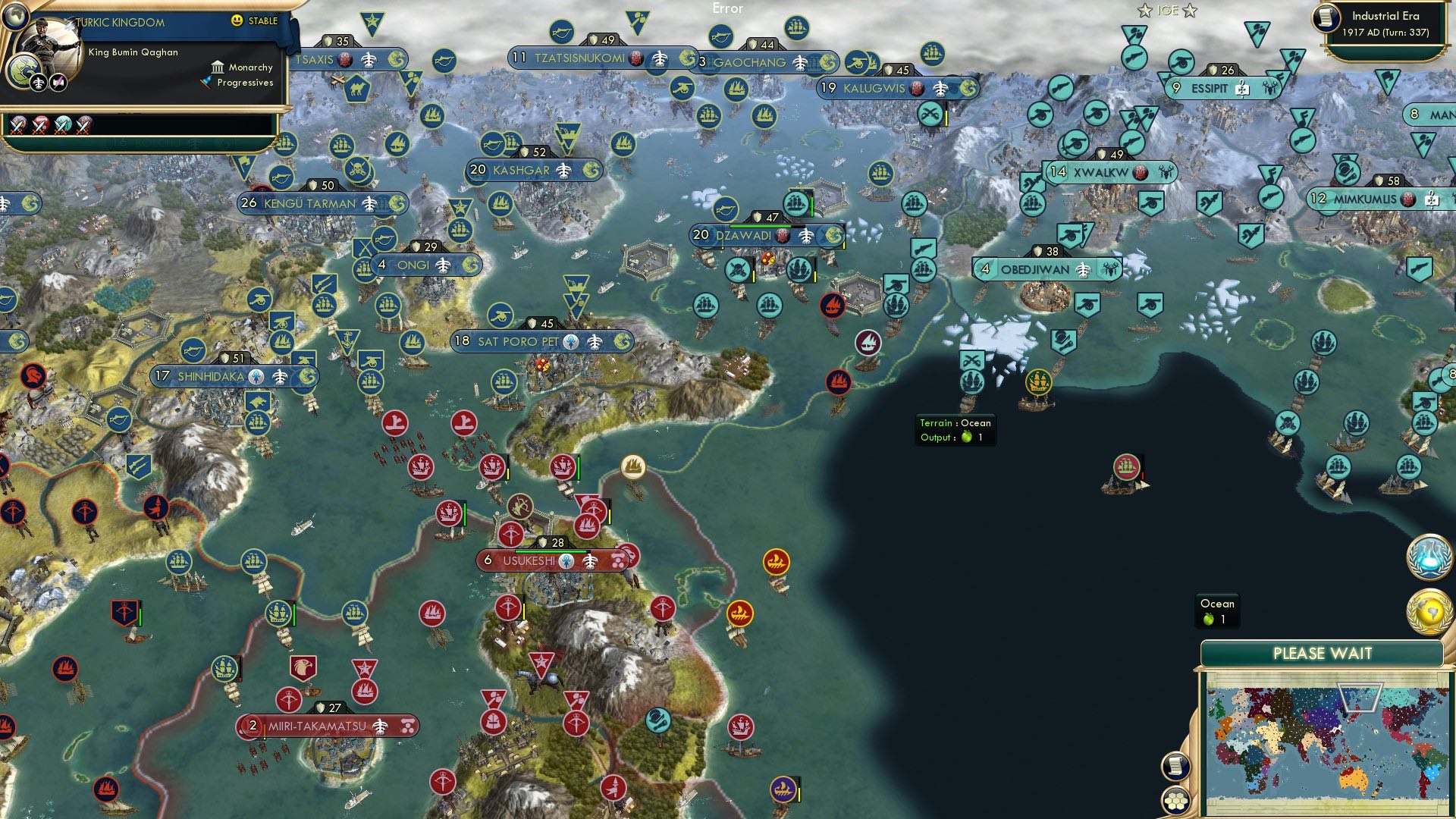The height and width of the screenshot is (819, 1456).
Task: Click the Monarchy government building icon
Action: 218,67
